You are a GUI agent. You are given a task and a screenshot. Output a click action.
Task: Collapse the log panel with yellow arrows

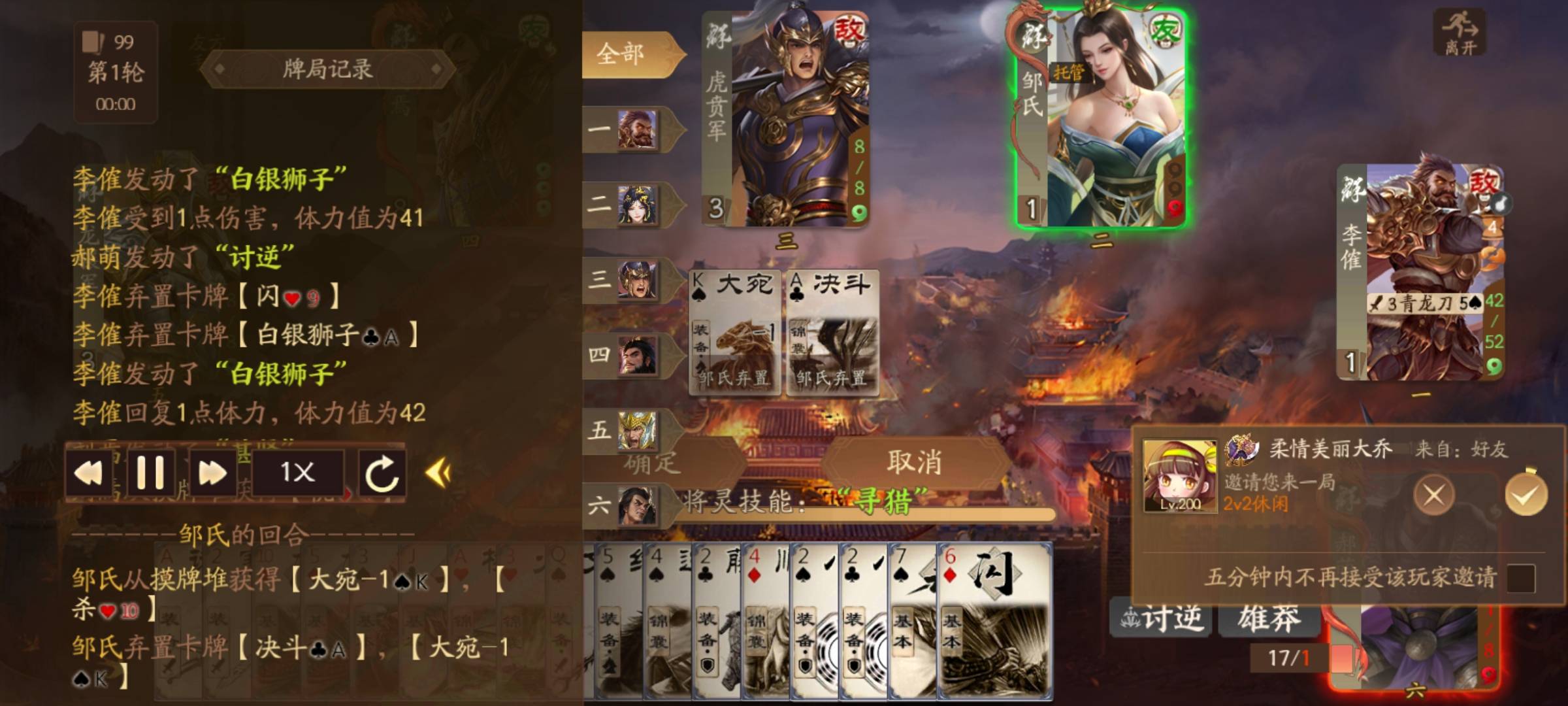[438, 473]
